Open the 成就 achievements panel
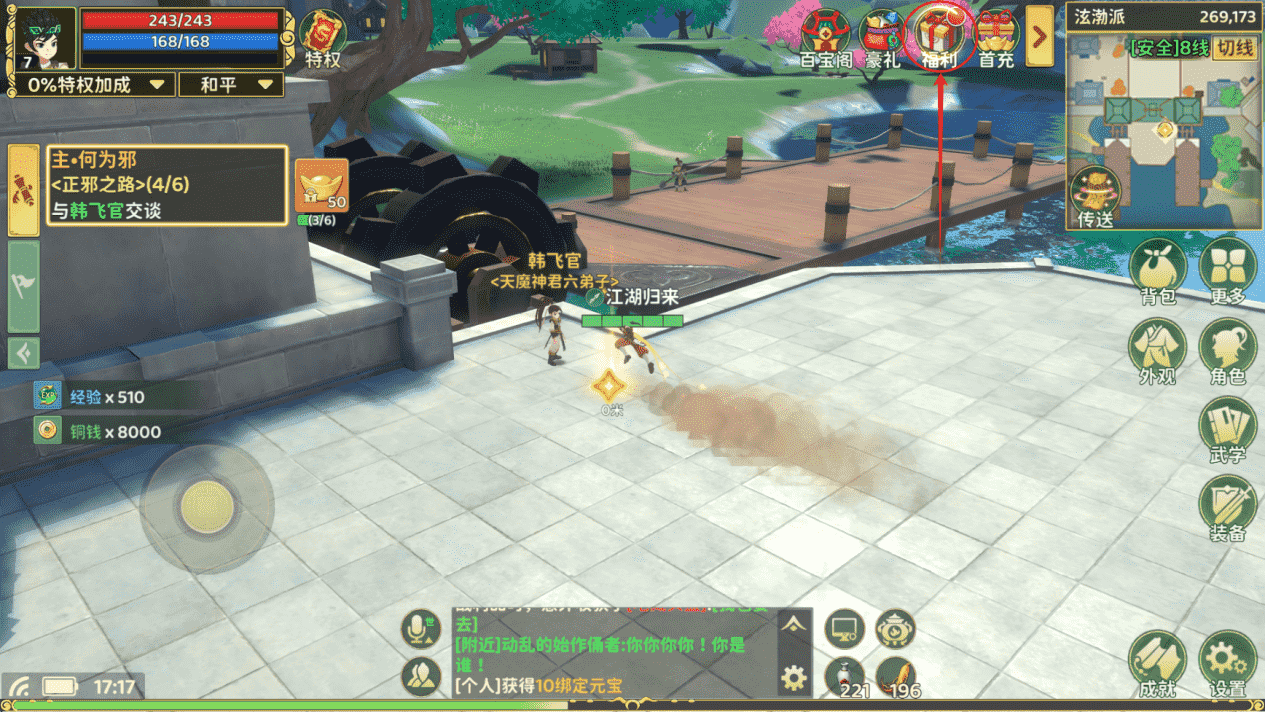This screenshot has height=712, width=1265. point(1158,664)
